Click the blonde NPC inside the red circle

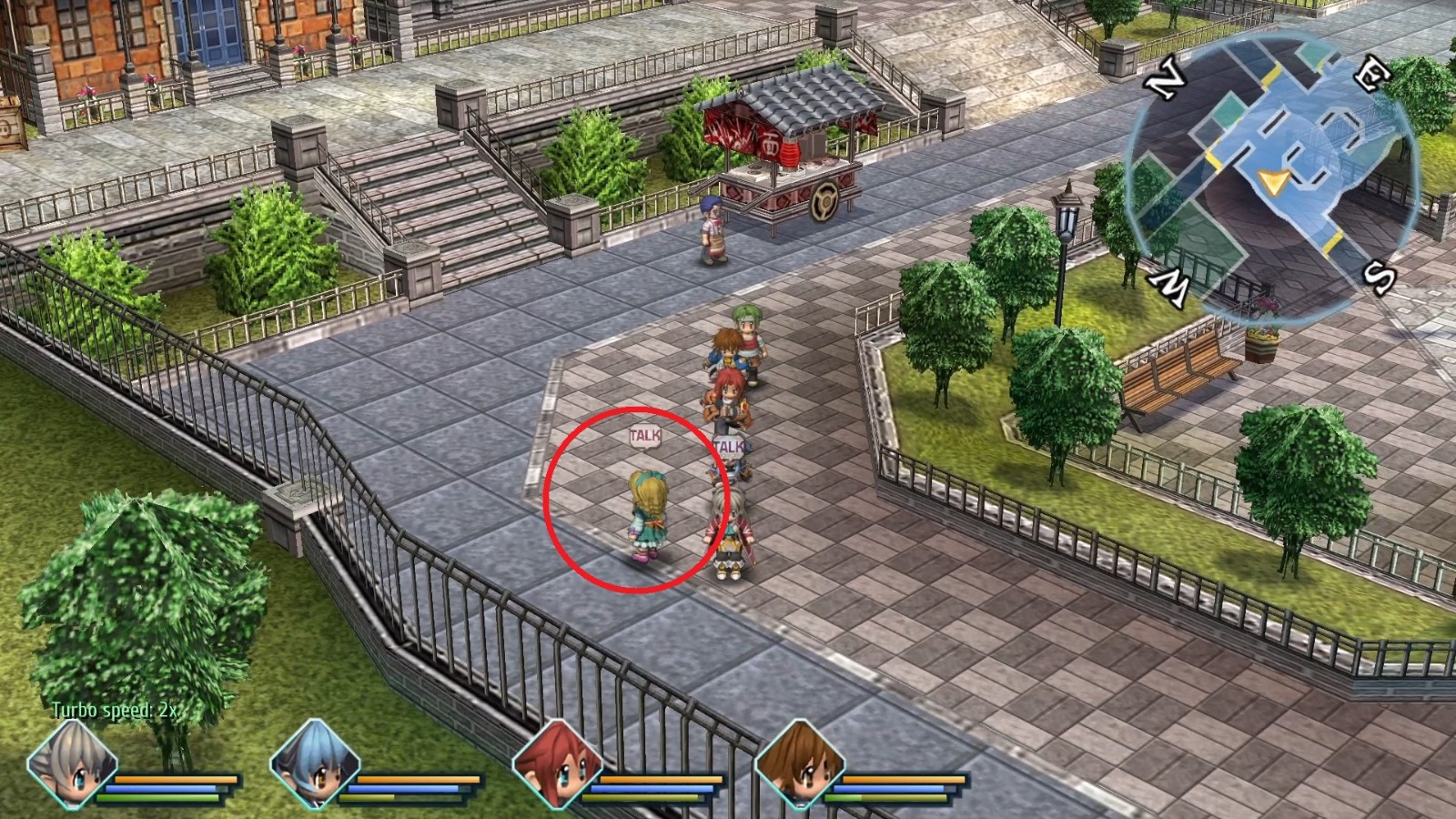(x=648, y=514)
